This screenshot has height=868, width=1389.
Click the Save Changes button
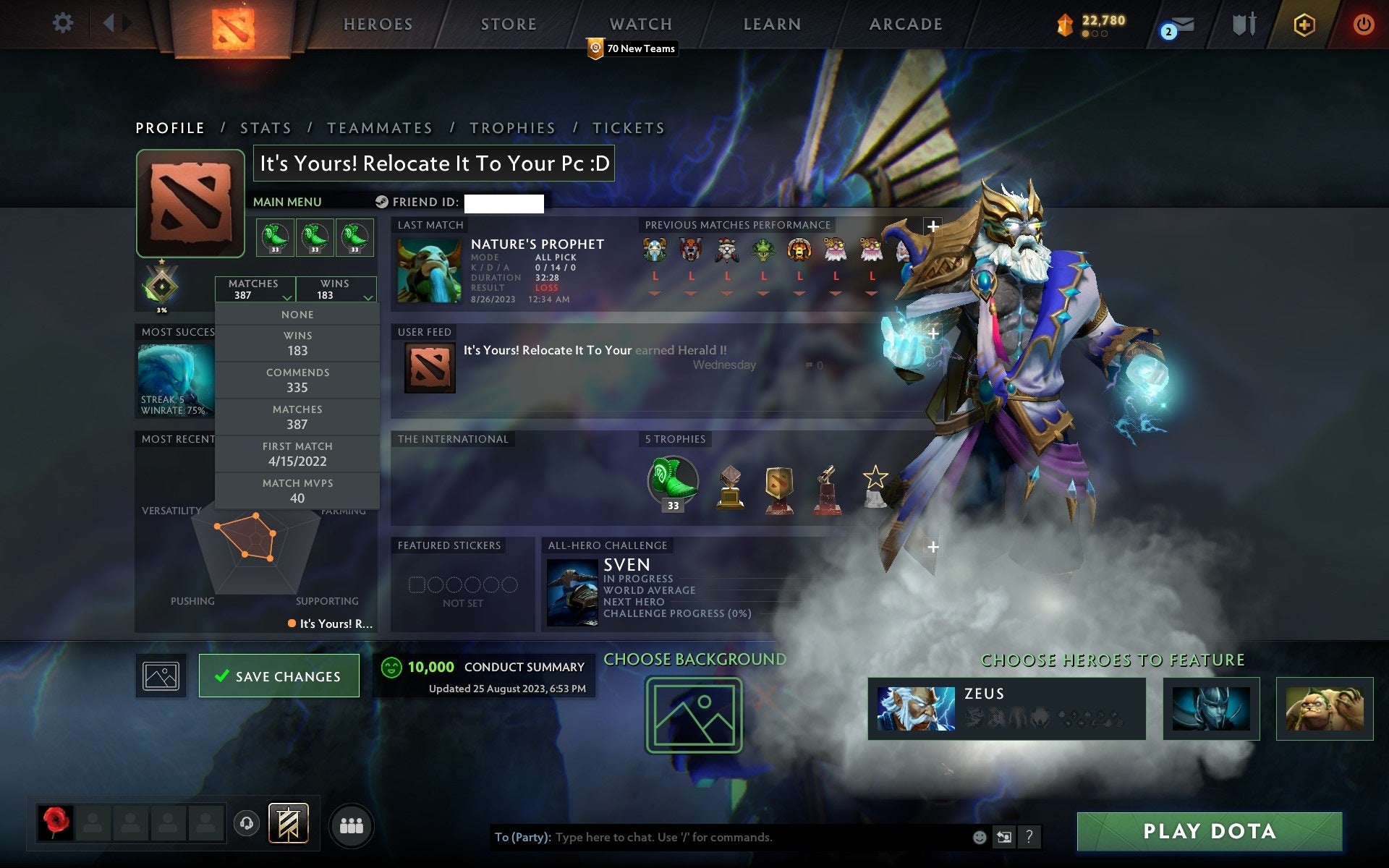(279, 676)
